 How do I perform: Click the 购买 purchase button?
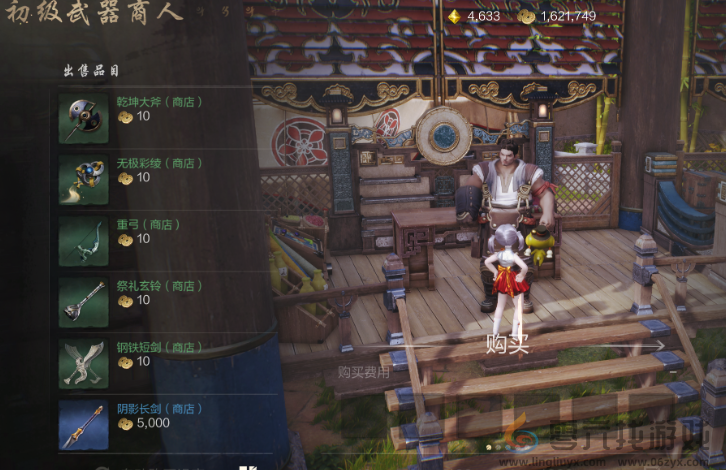(x=507, y=345)
